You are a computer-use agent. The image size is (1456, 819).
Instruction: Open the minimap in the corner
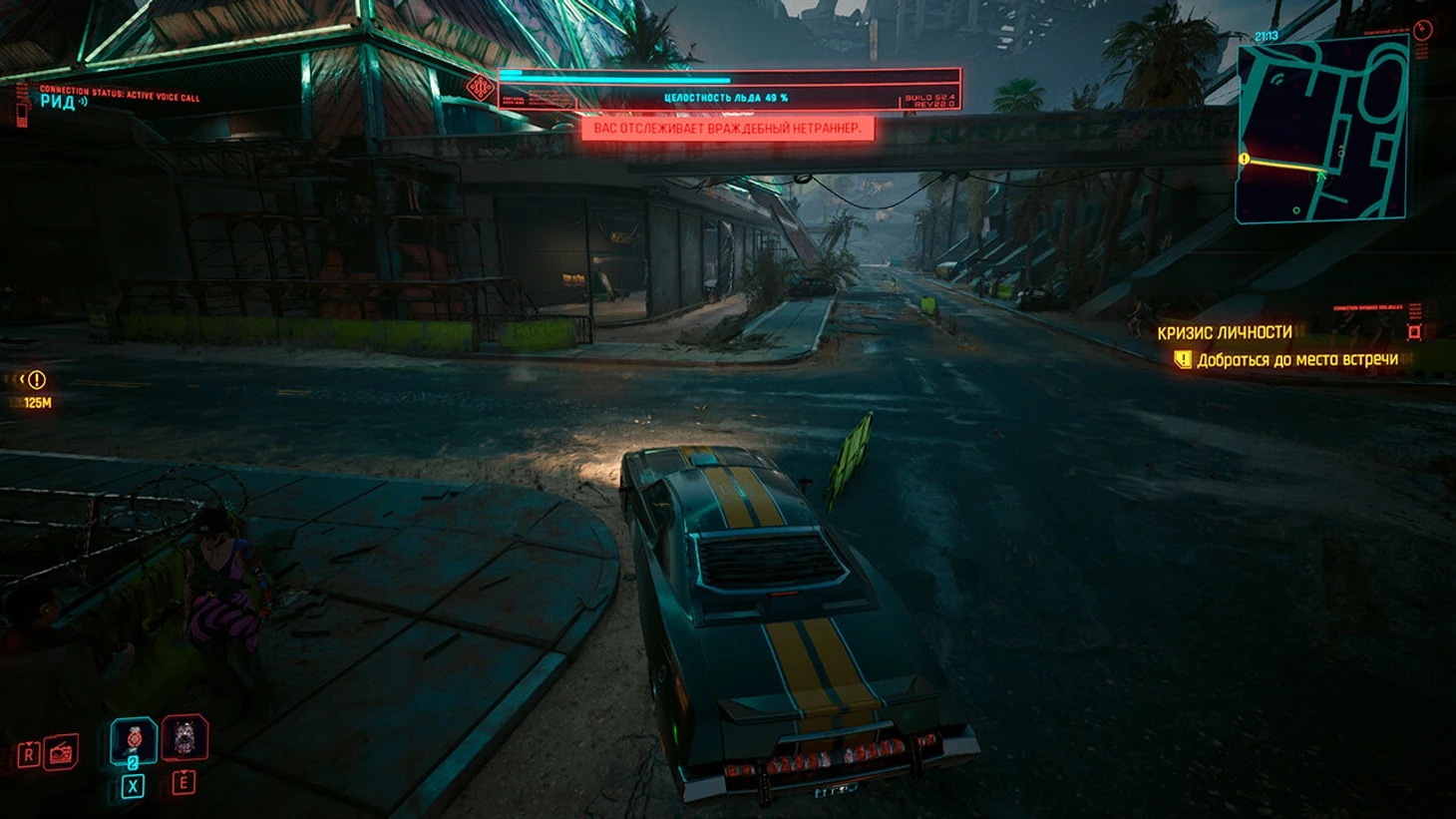click(x=1321, y=130)
